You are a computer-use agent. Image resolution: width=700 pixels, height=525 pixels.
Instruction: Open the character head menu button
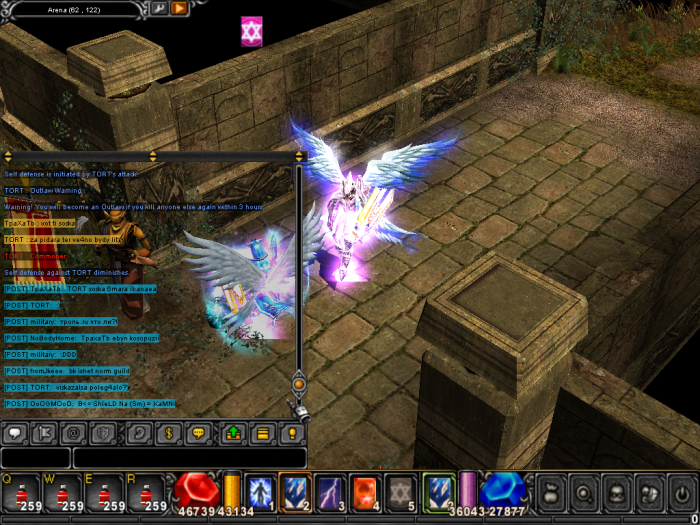pos(617,493)
